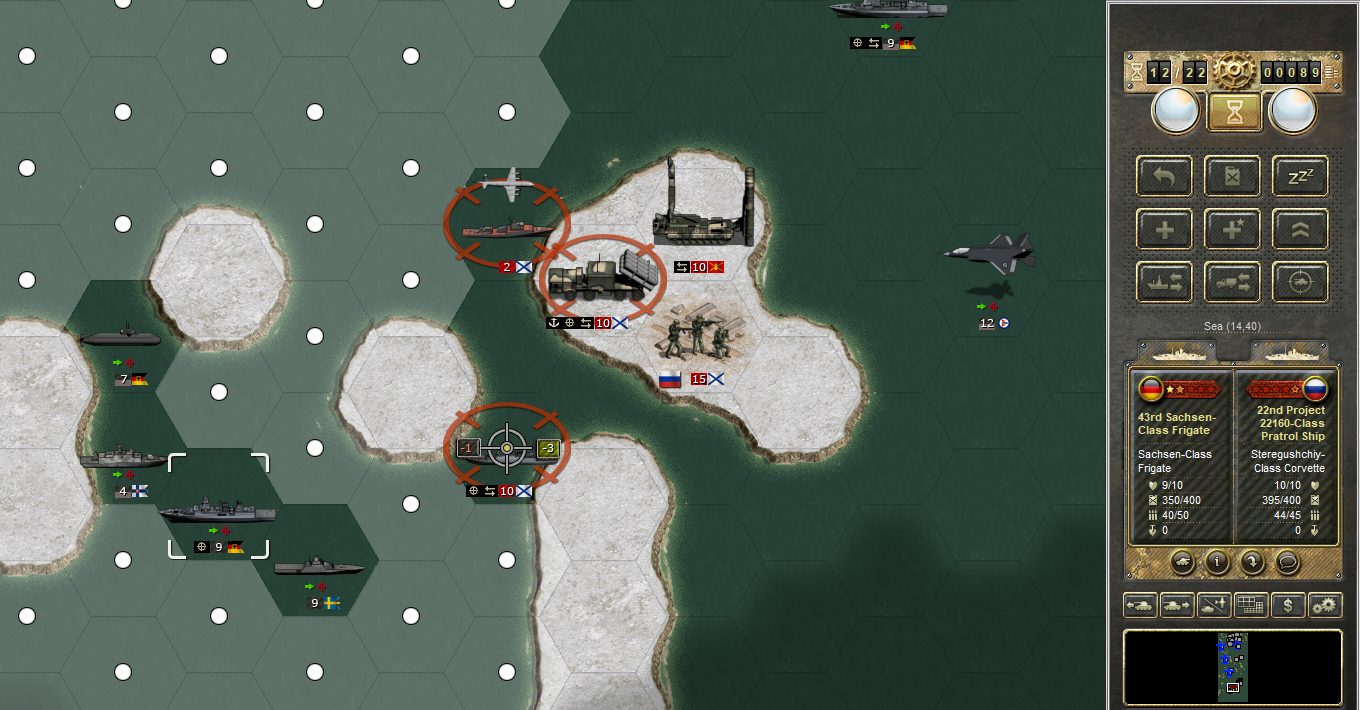Put the unit to sleep with Zzz button
Viewport: 1360px width, 710px height.
[1300, 176]
